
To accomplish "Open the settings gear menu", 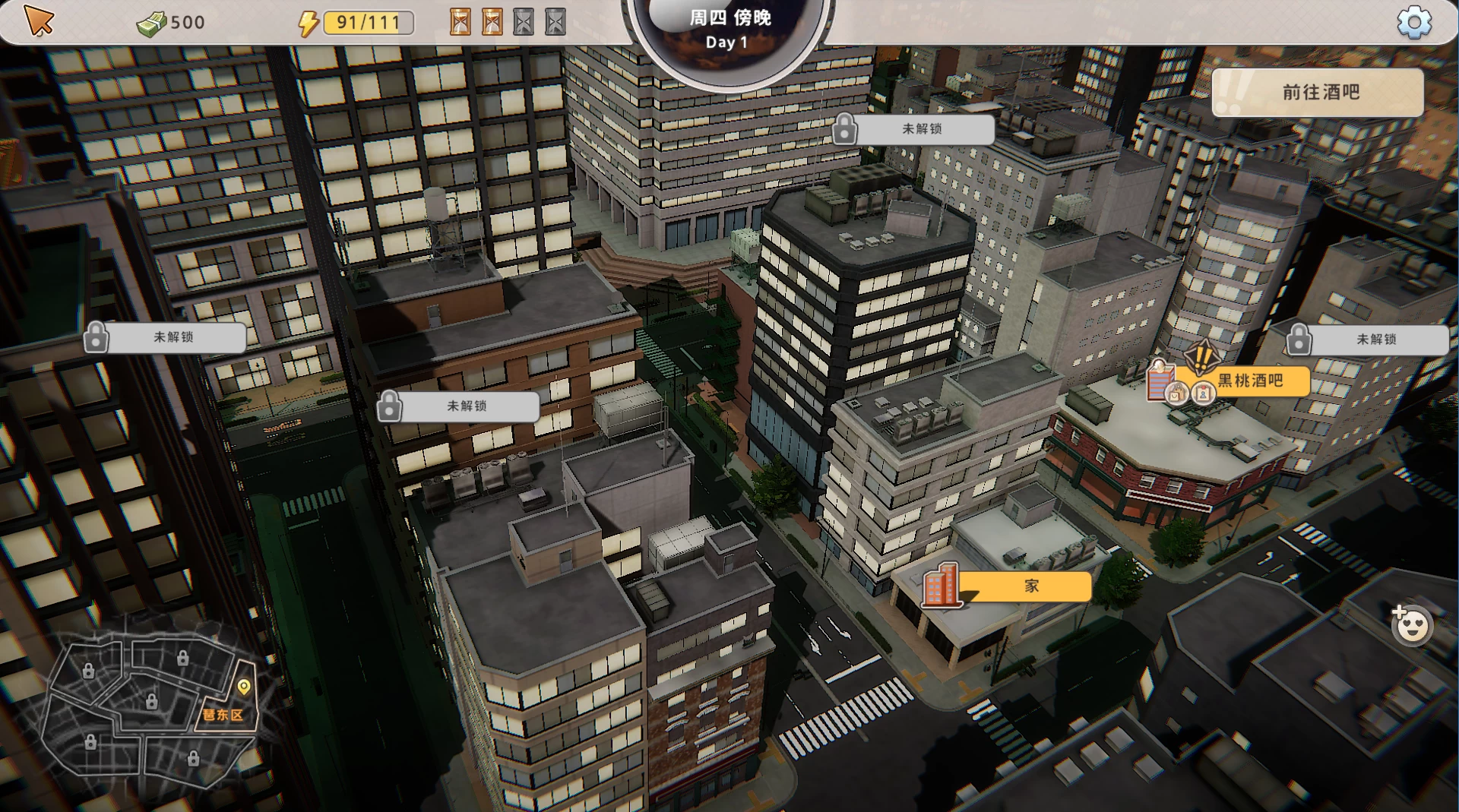I will (1413, 22).
